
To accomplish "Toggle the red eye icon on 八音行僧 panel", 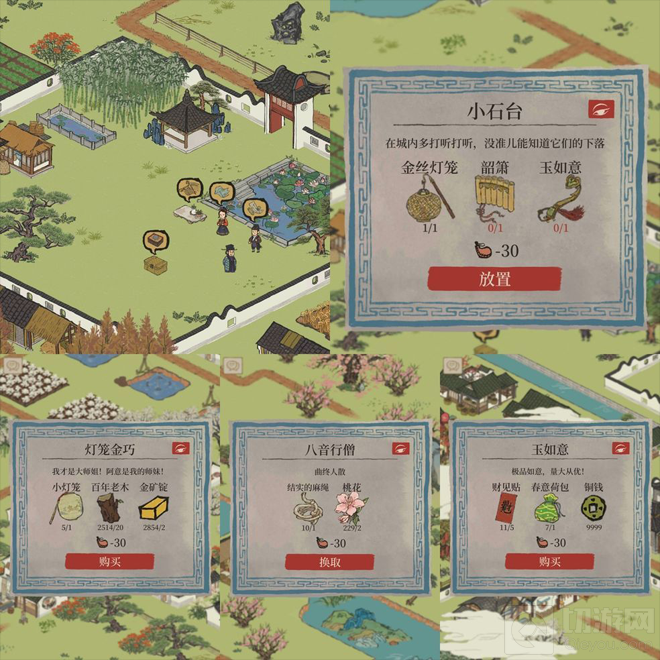I will [x=400, y=448].
